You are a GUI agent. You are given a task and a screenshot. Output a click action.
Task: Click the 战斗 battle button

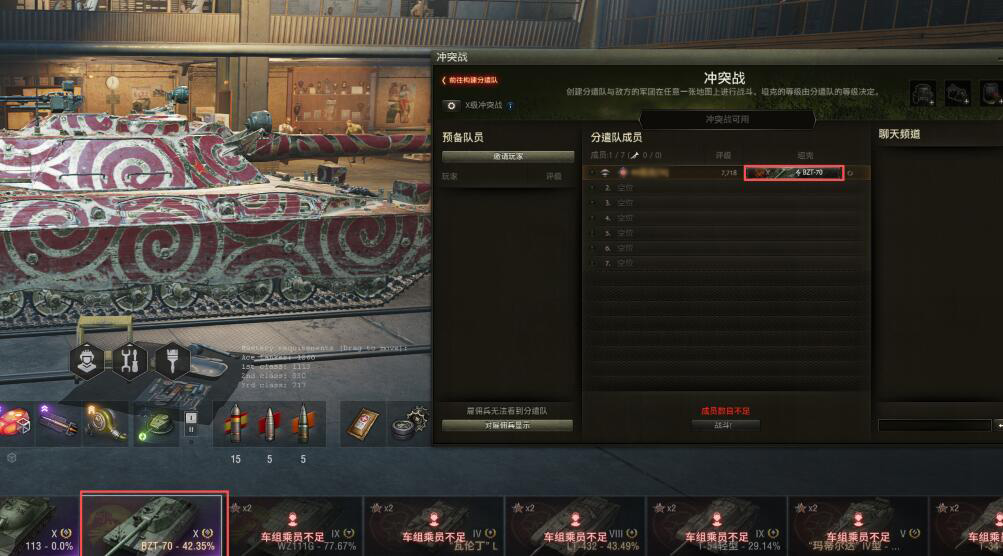[x=725, y=425]
